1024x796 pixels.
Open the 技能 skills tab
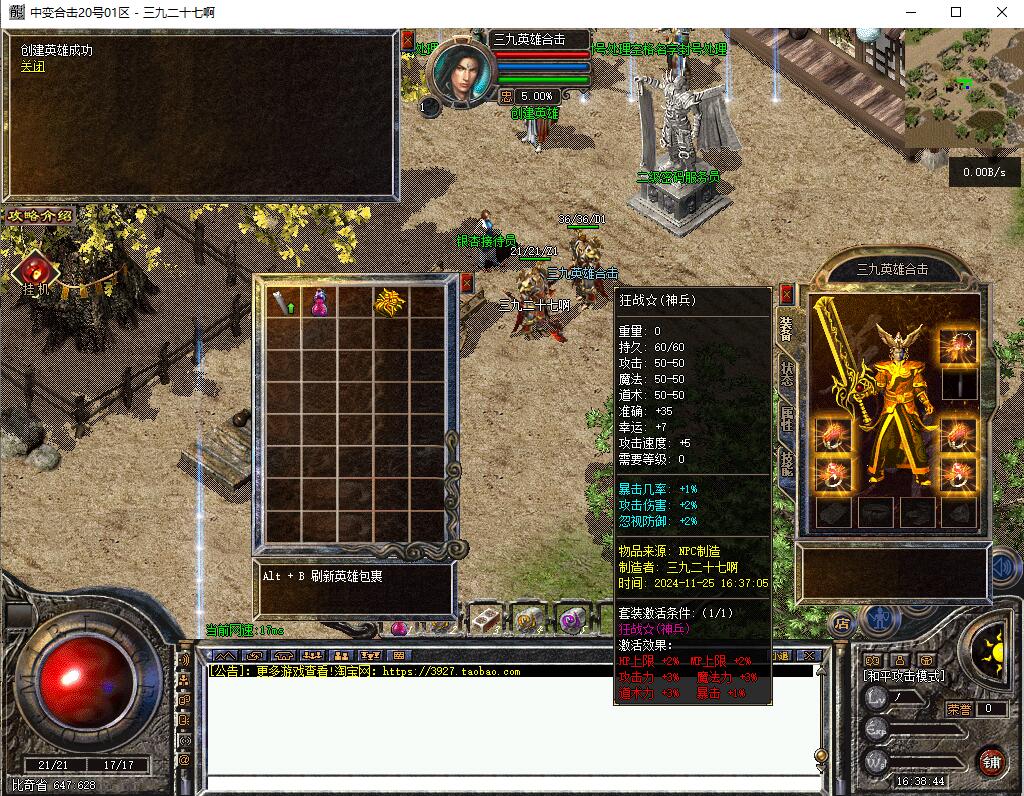point(787,465)
